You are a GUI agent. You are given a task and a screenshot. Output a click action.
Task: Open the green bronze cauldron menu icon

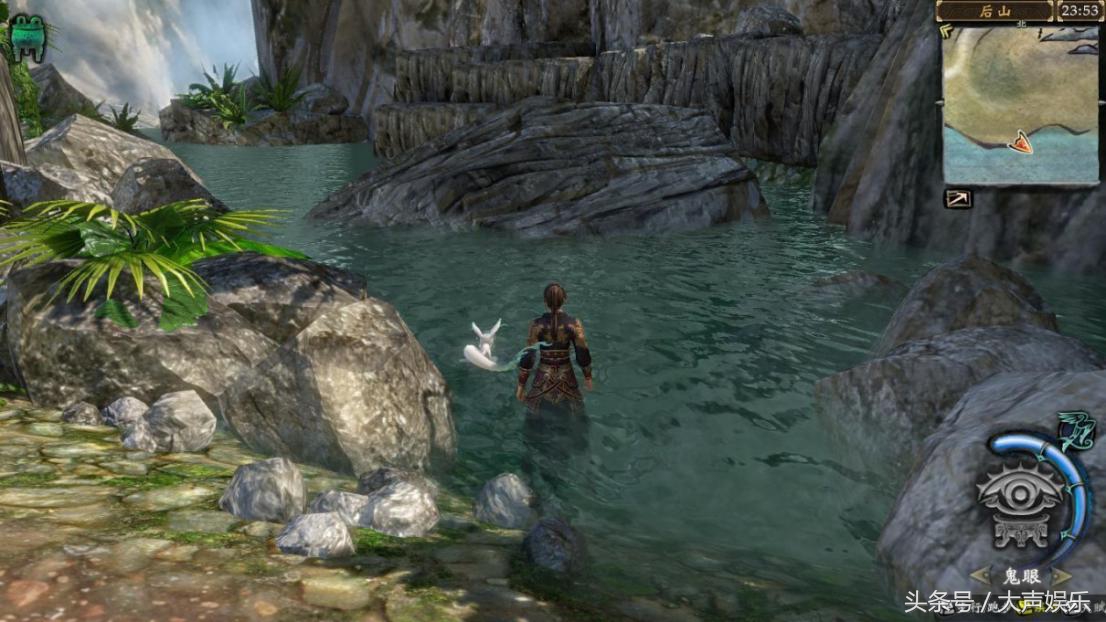click(x=27, y=37)
